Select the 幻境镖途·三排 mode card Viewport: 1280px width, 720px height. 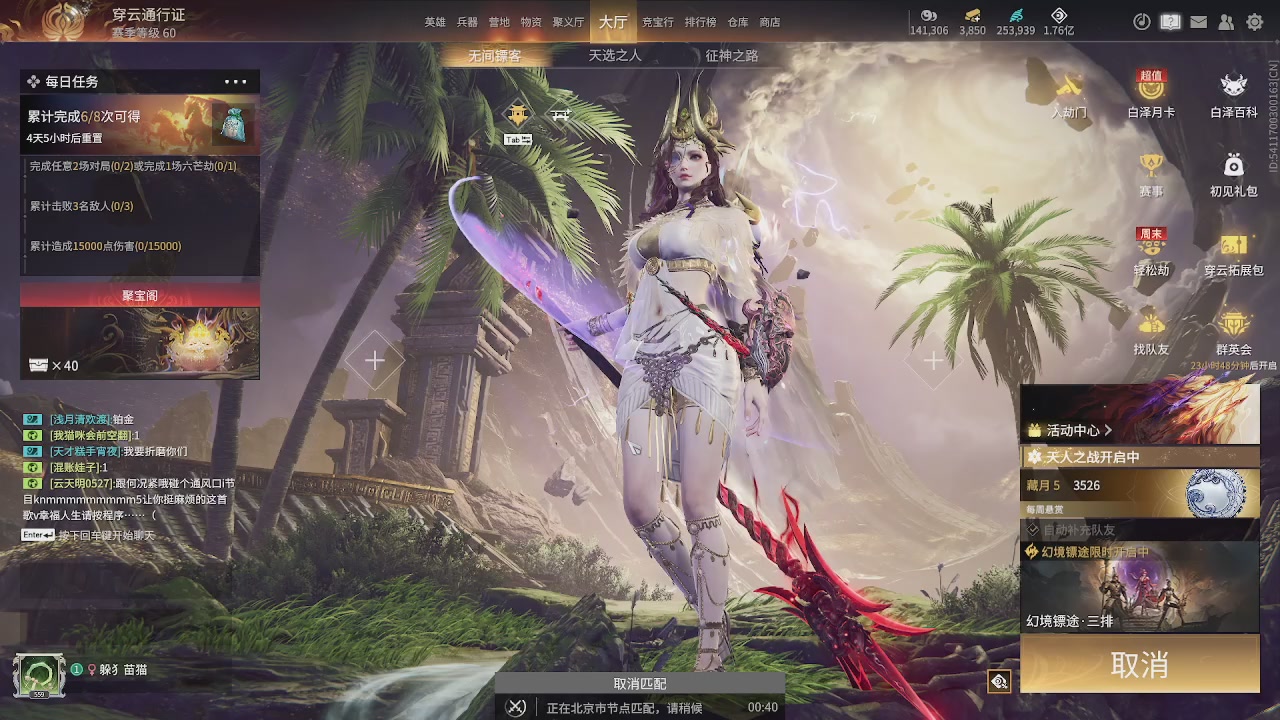(x=1140, y=588)
